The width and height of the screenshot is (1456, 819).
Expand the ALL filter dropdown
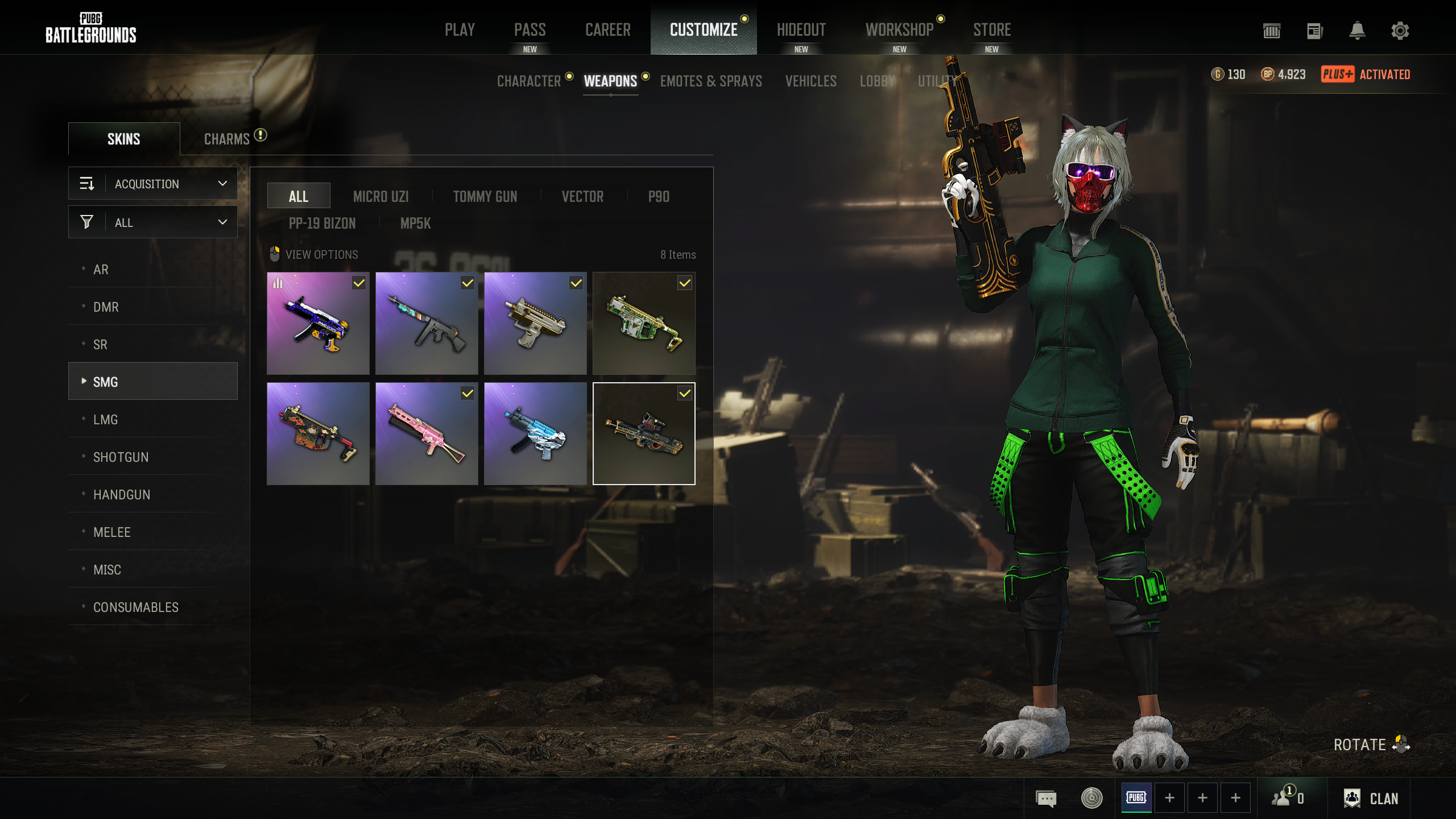(153, 222)
